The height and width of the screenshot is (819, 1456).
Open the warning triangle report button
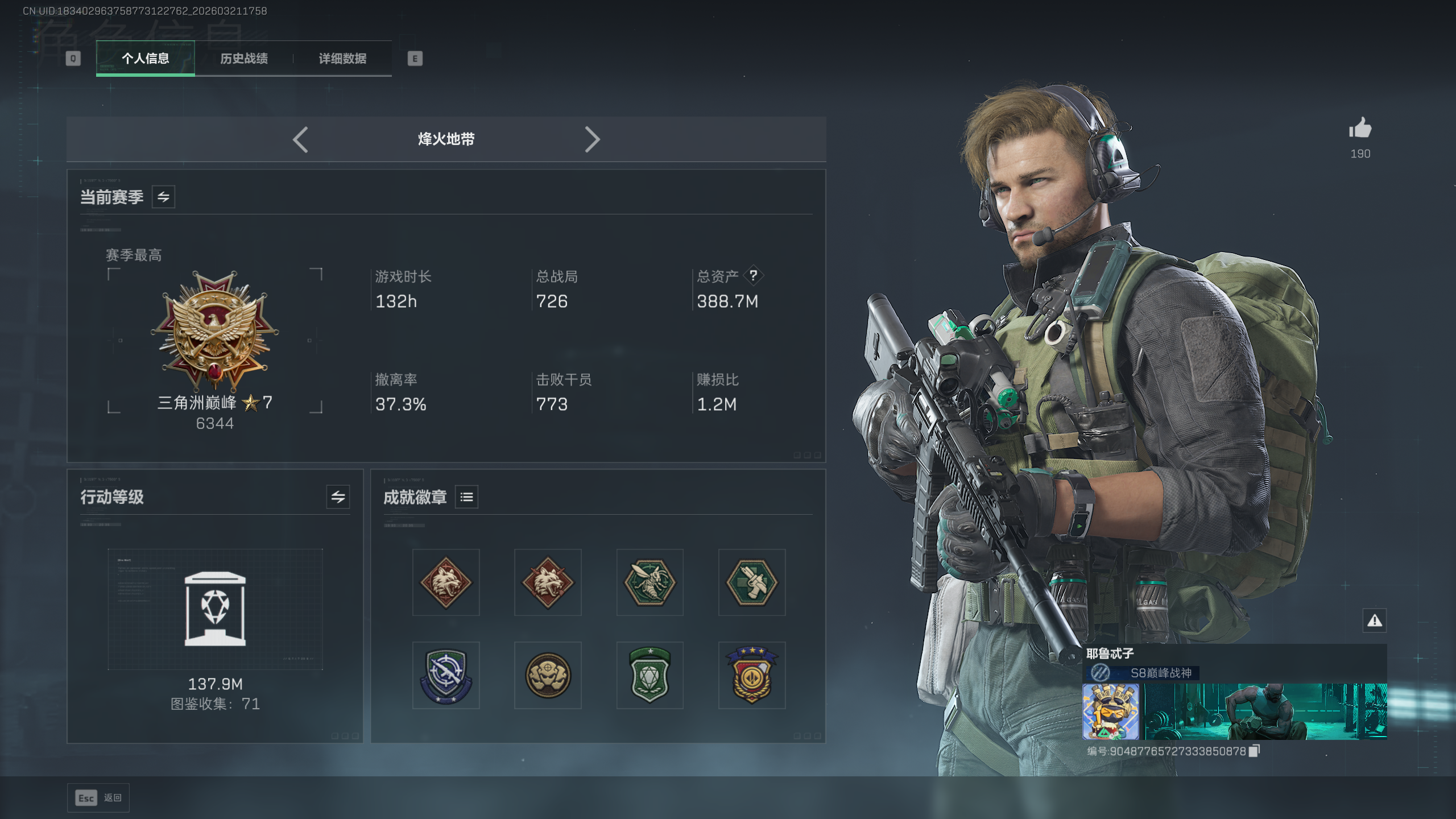[x=1375, y=620]
